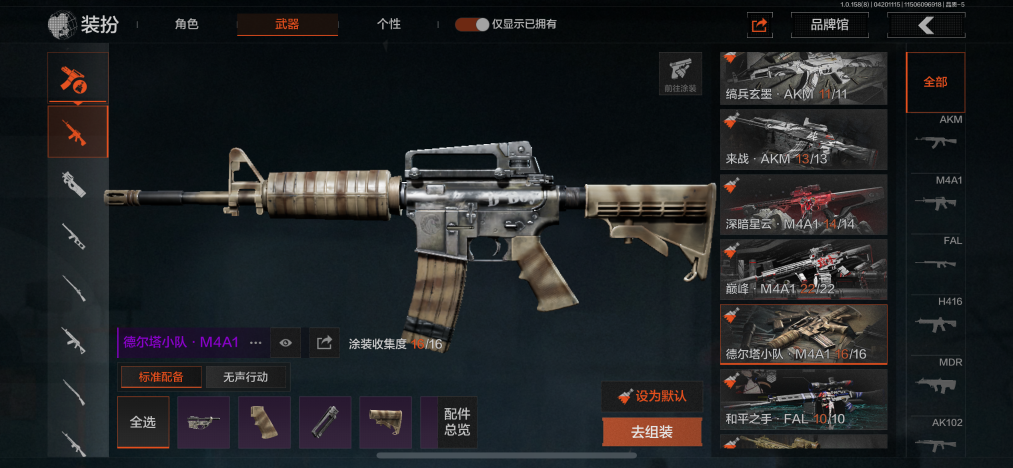Choose the 深暗星云 M4A1 skin
This screenshot has height=468, width=1013.
click(803, 204)
